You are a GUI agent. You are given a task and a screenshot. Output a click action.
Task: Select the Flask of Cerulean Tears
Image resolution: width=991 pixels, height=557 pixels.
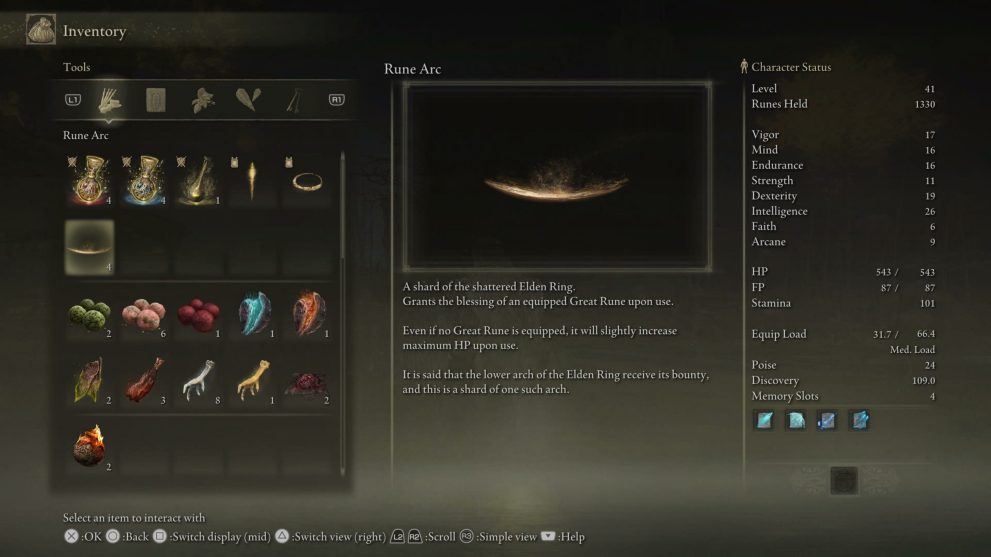point(145,180)
